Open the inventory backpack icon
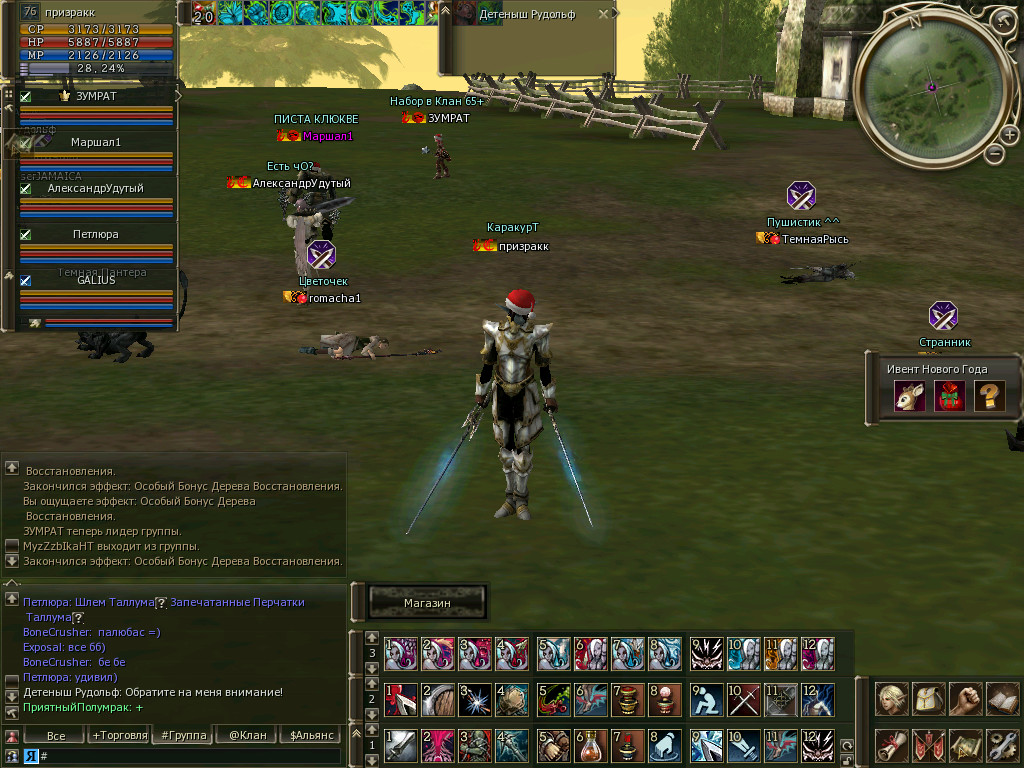This screenshot has height=768, width=1024. (929, 698)
